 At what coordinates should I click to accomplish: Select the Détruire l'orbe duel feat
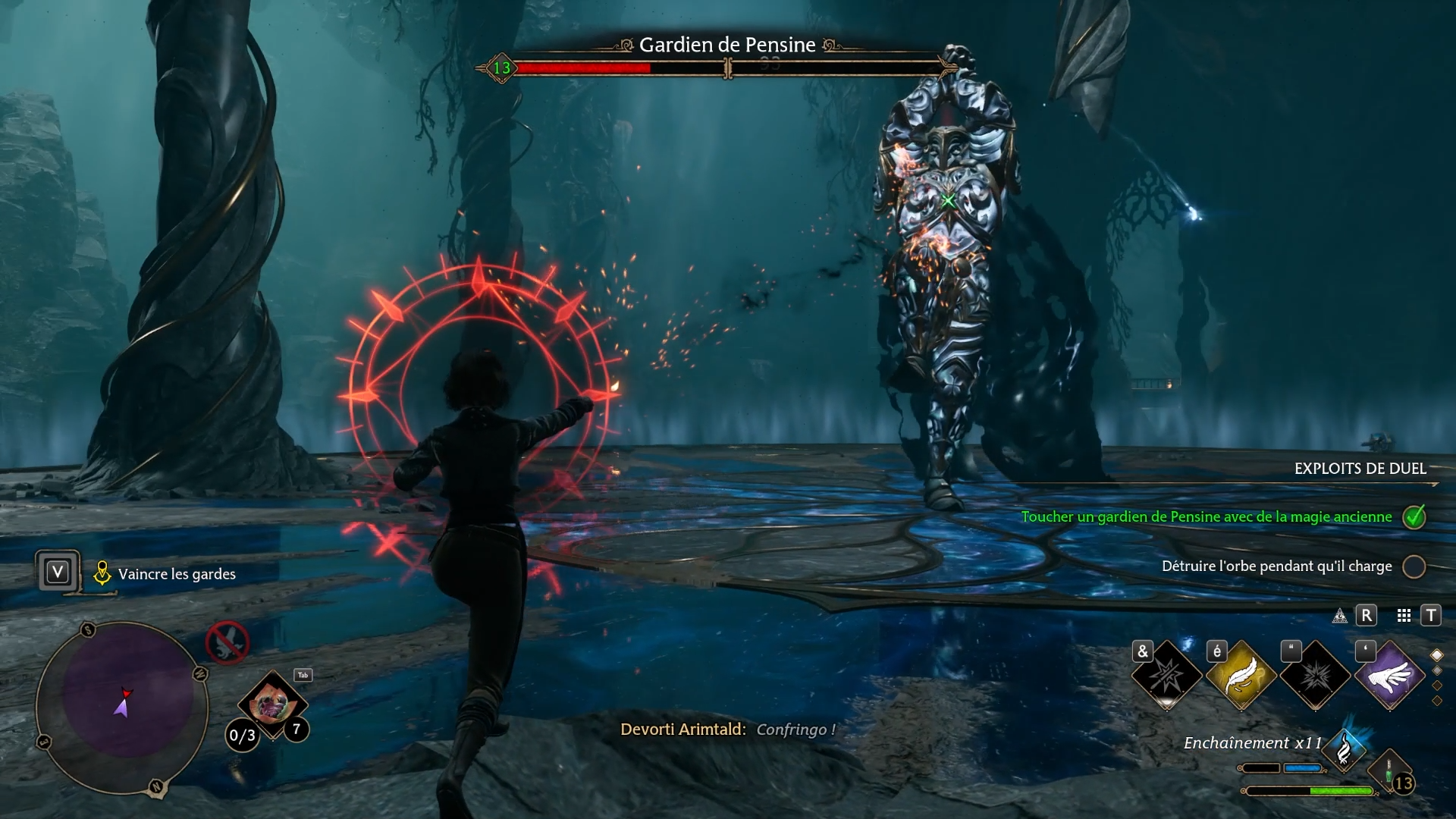click(x=1277, y=566)
